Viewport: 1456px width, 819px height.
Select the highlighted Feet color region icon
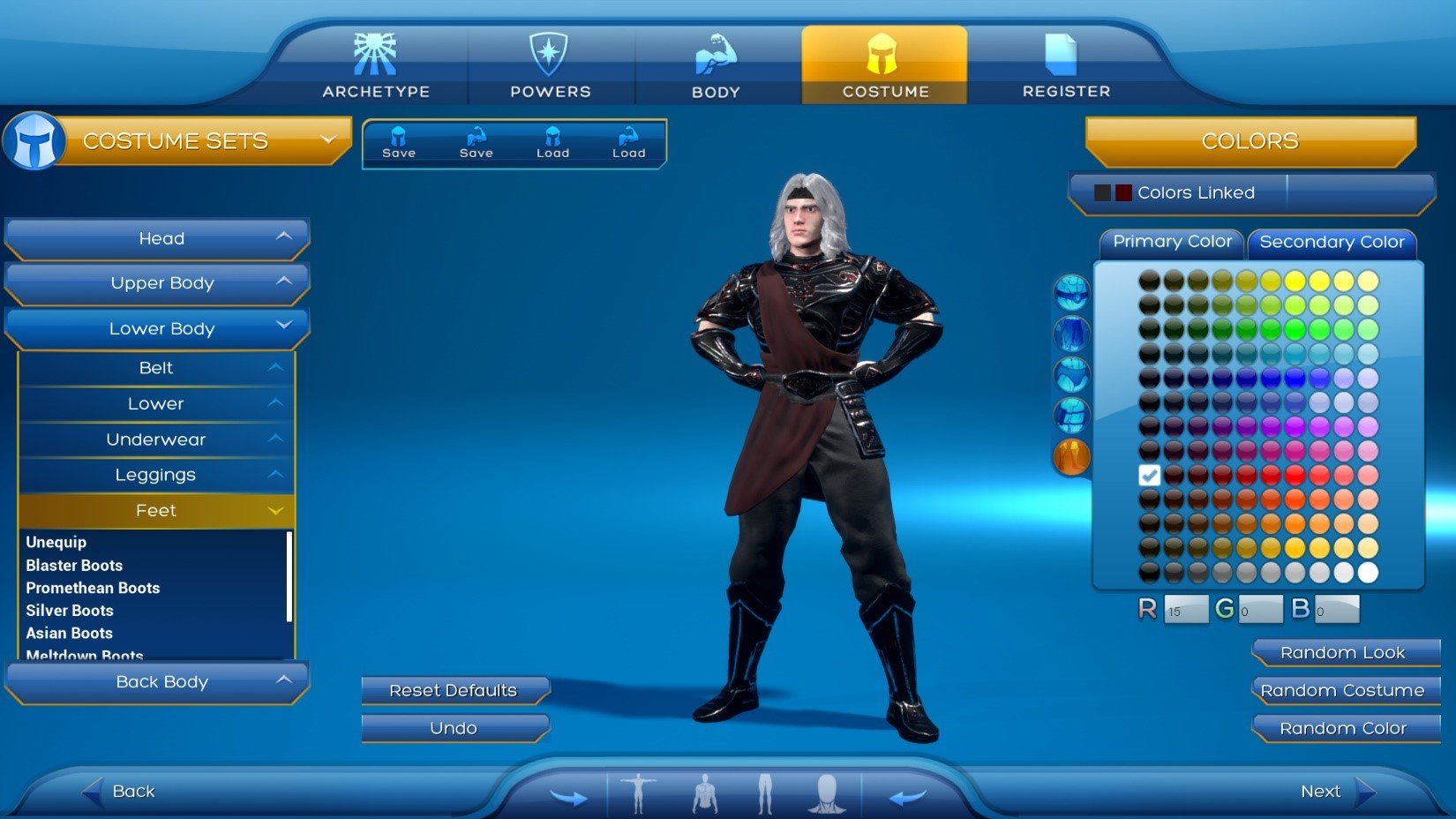pyautogui.click(x=1070, y=456)
